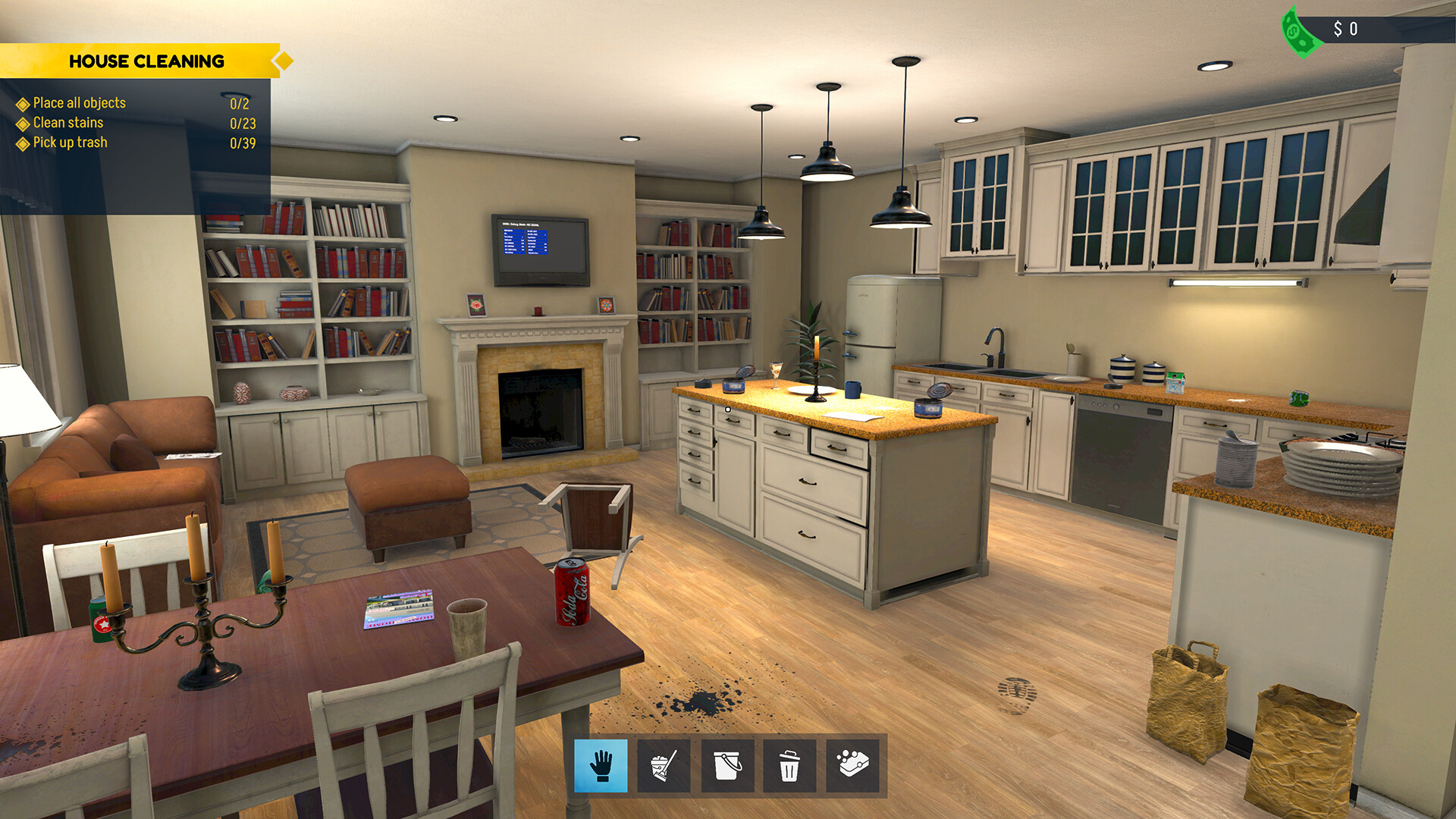The image size is (1456, 819).
Task: Click the 0/39 trash progress counter
Action: [x=243, y=142]
